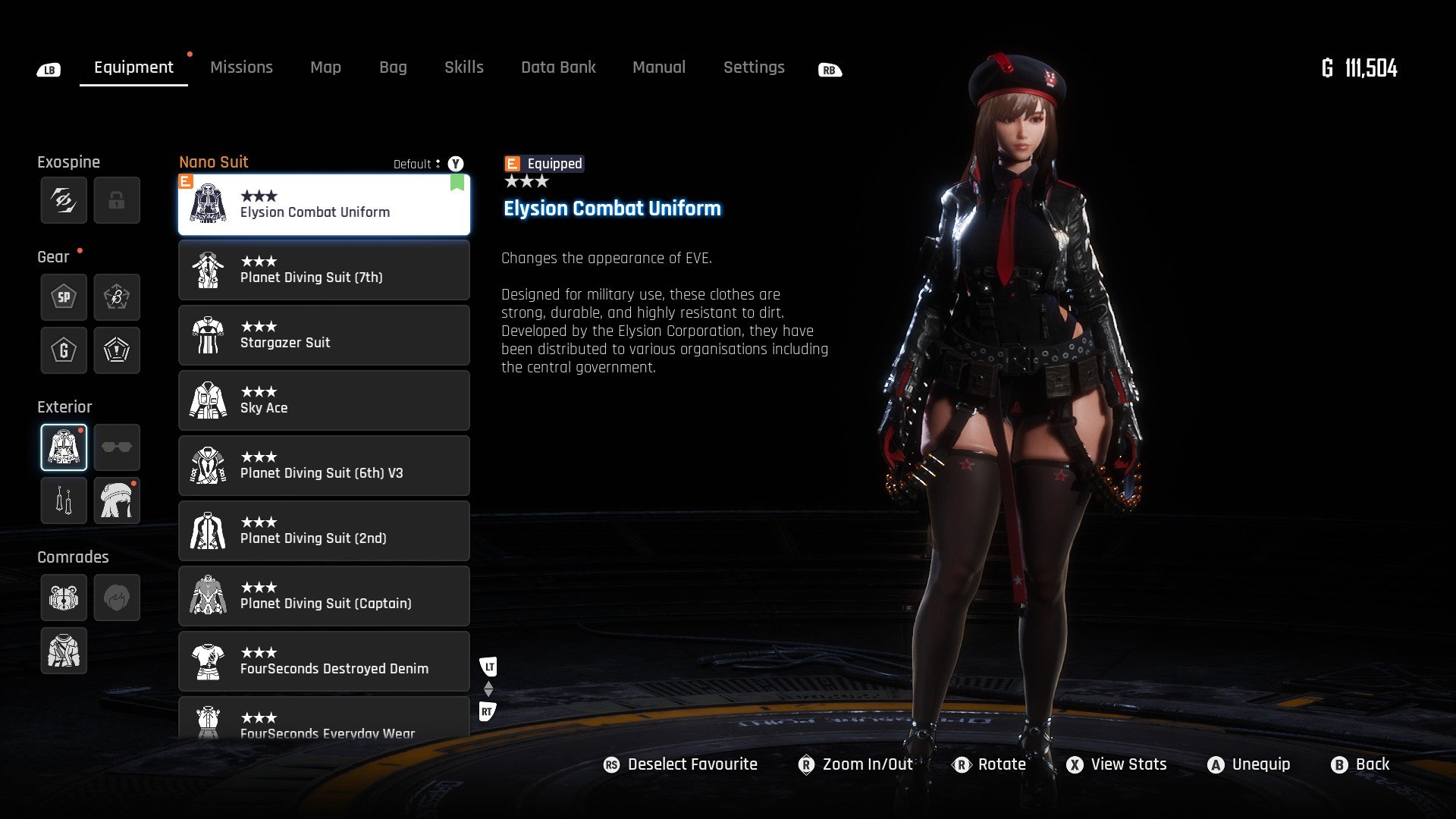The image size is (1456, 819).
Task: Open the Settings tab
Action: [x=753, y=67]
